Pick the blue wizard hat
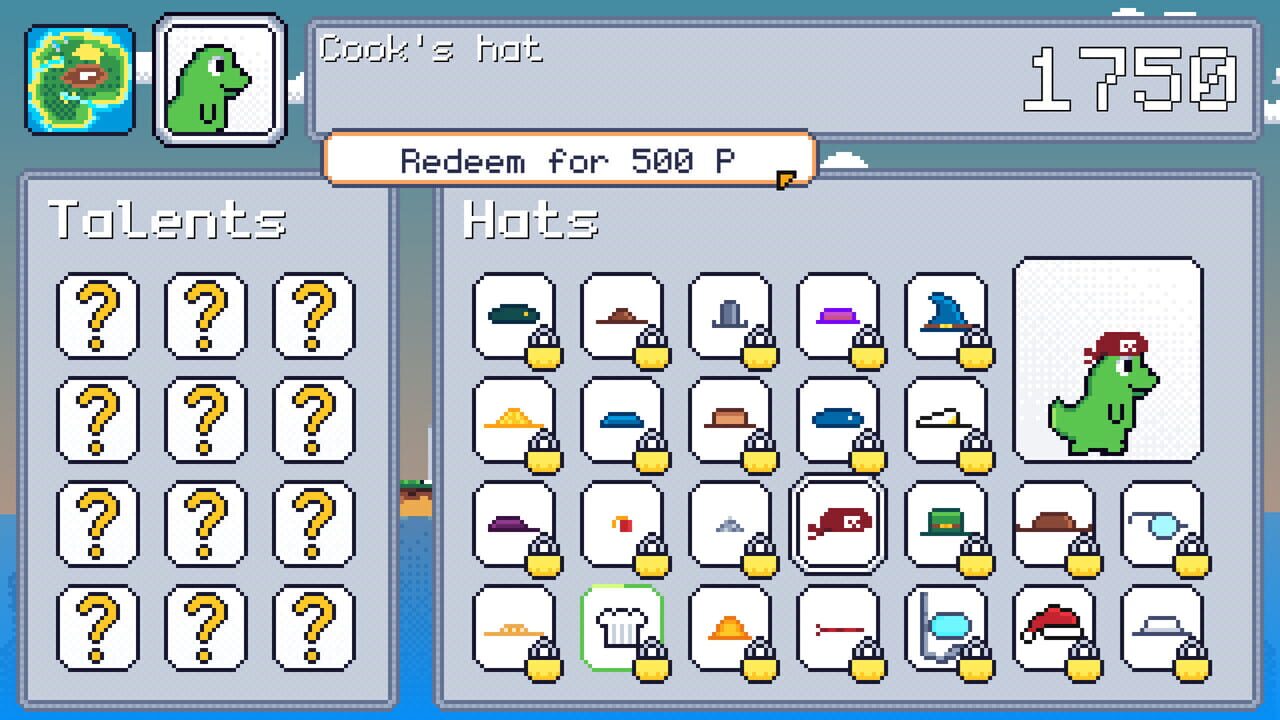Viewport: 1280px width, 720px height. [x=945, y=315]
